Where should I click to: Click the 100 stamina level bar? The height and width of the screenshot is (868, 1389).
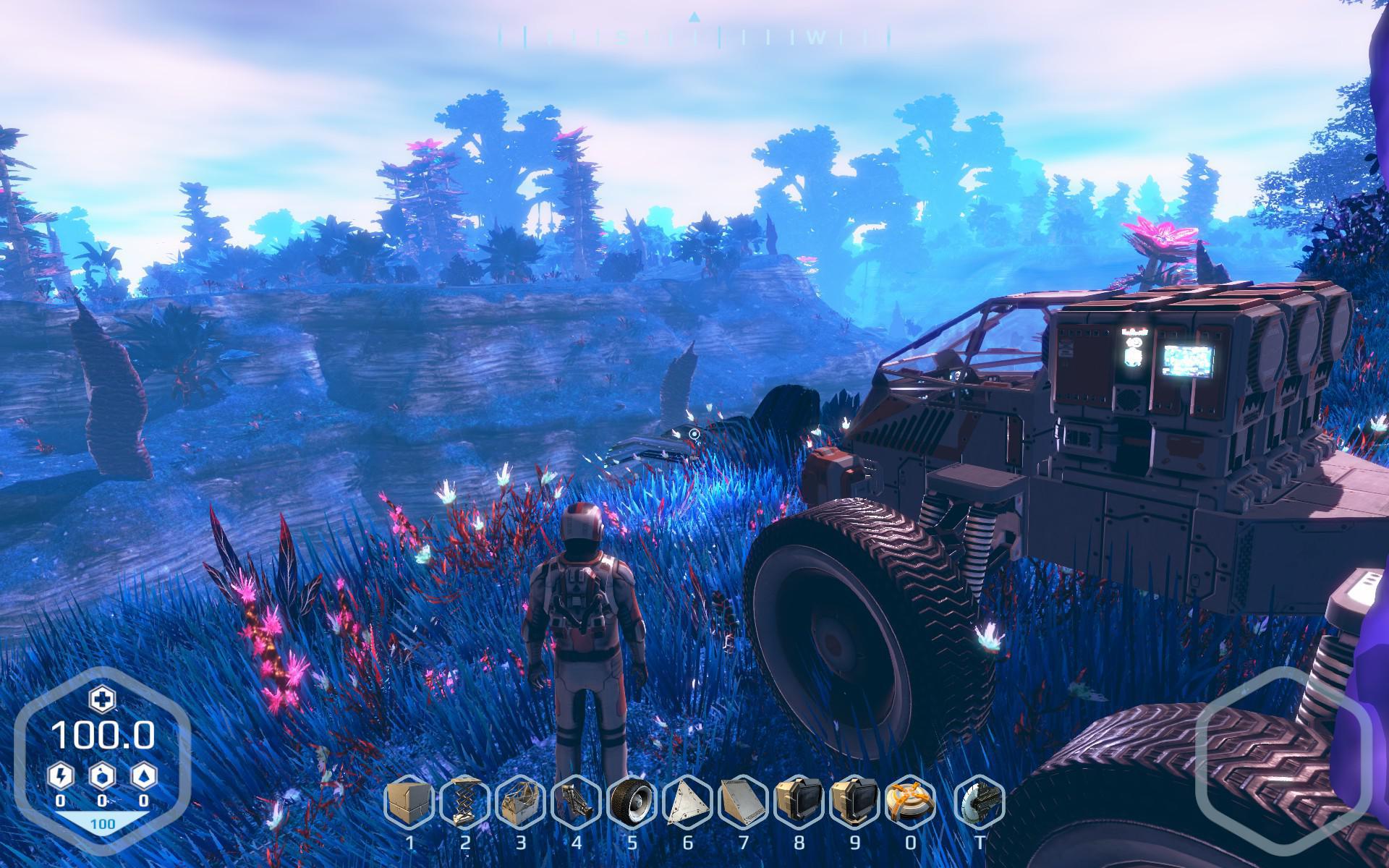pos(103,822)
